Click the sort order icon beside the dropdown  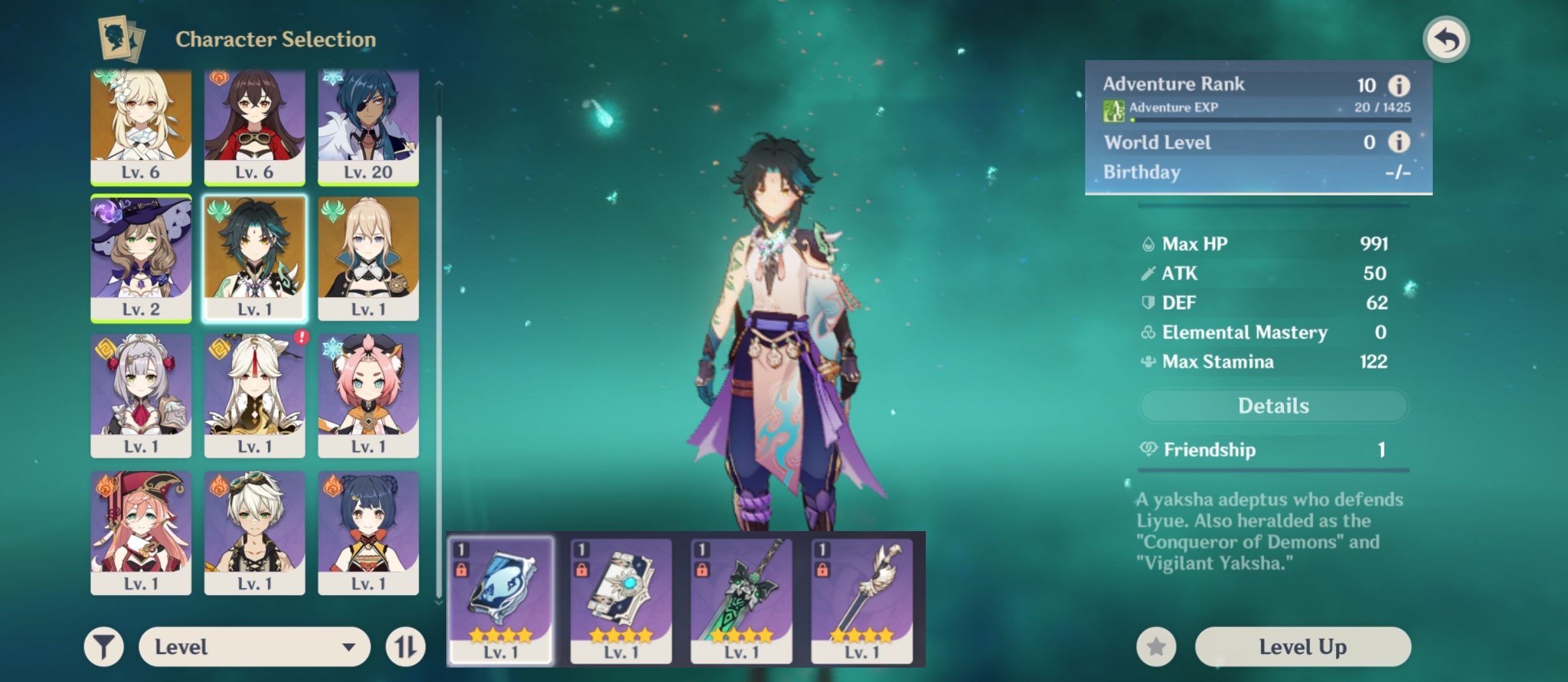(404, 646)
